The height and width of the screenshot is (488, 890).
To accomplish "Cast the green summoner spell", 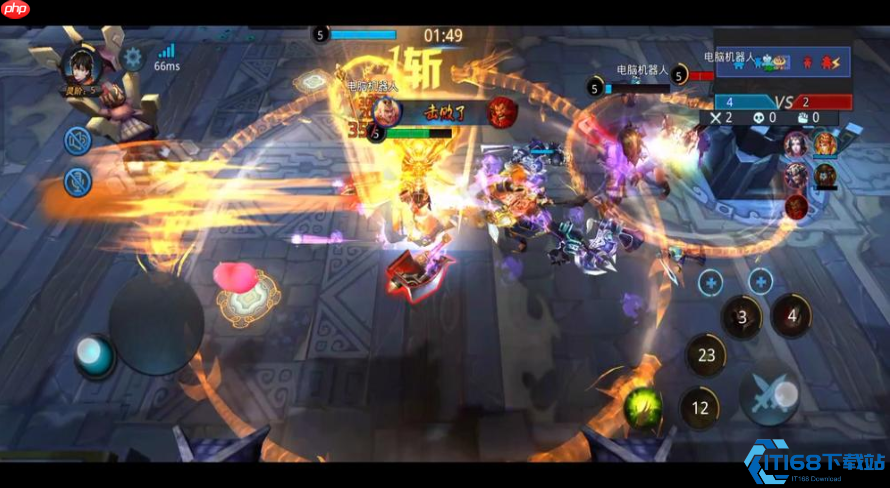I will (641, 406).
